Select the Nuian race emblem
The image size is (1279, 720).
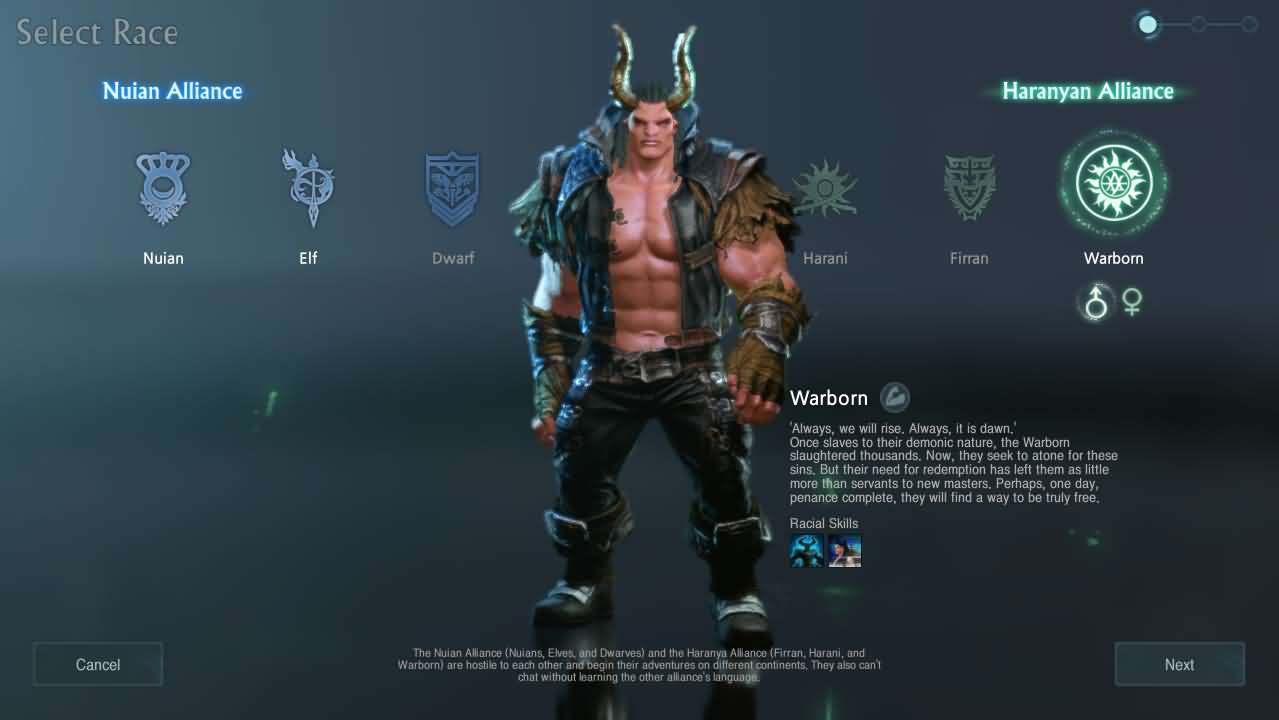[163, 188]
